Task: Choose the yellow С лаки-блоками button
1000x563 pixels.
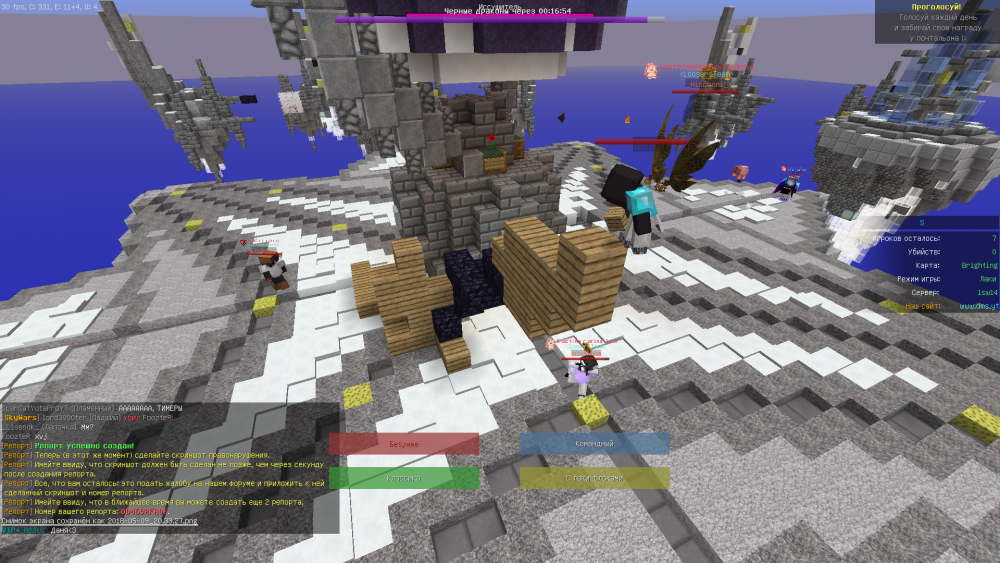Action: click(594, 478)
